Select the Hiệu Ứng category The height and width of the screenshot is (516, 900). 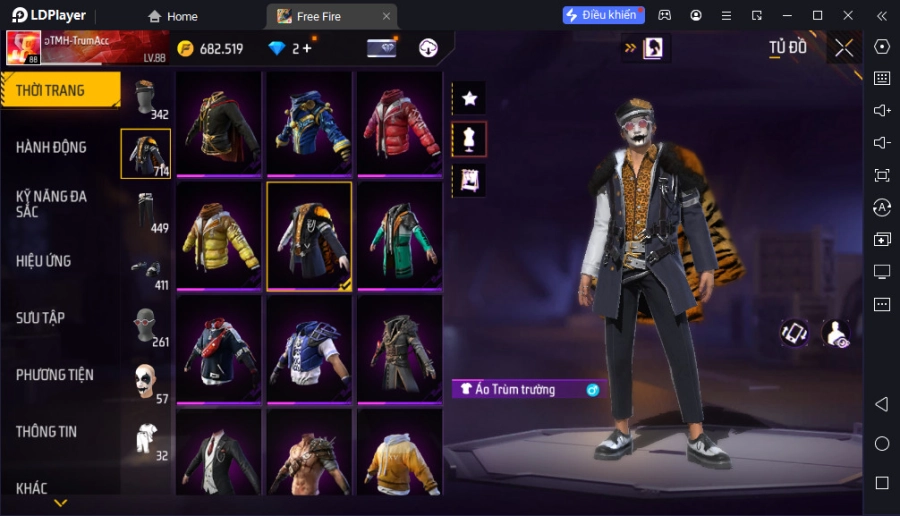[x=44, y=261]
